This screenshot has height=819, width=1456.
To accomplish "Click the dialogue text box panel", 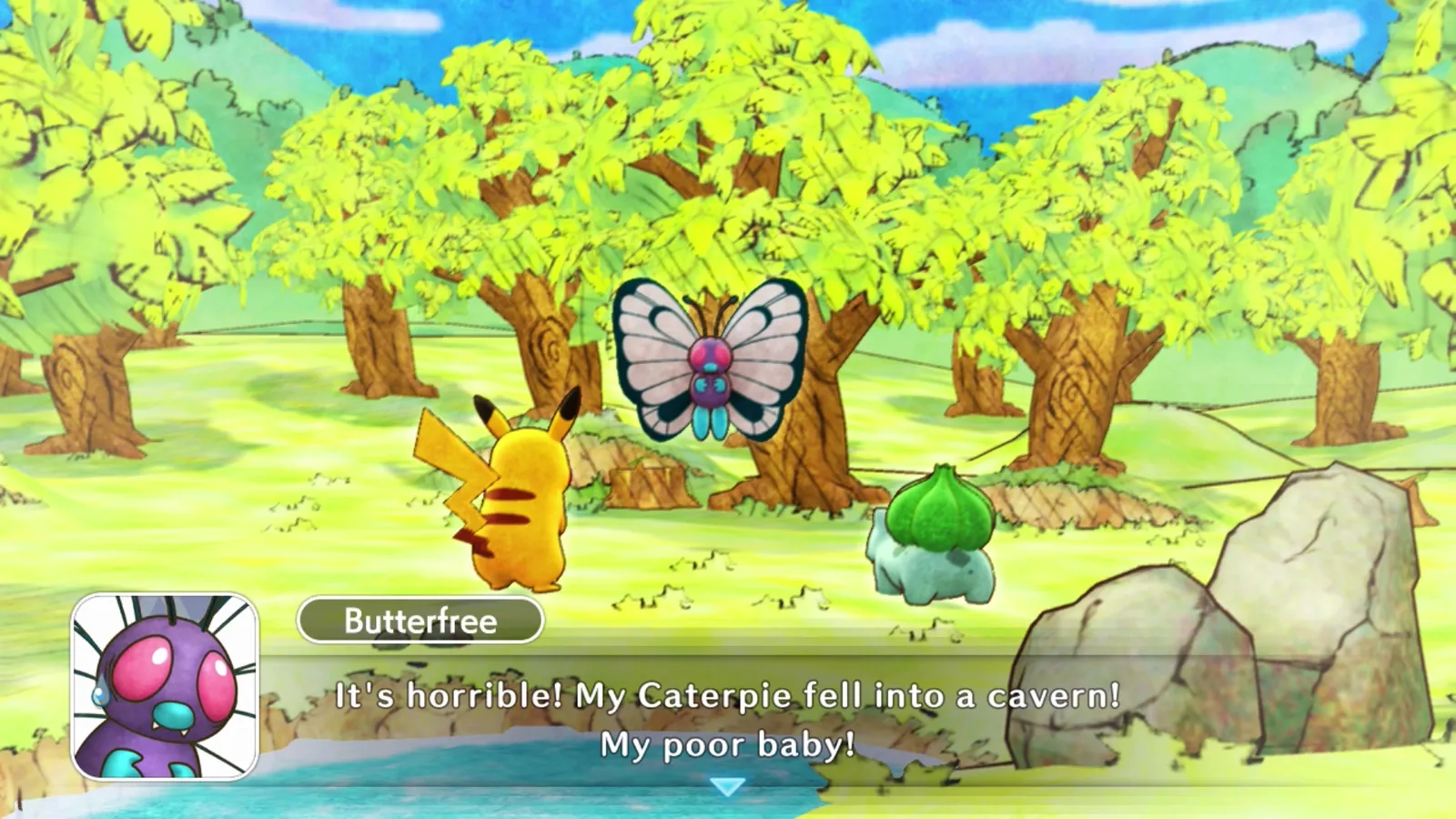I will (728, 719).
